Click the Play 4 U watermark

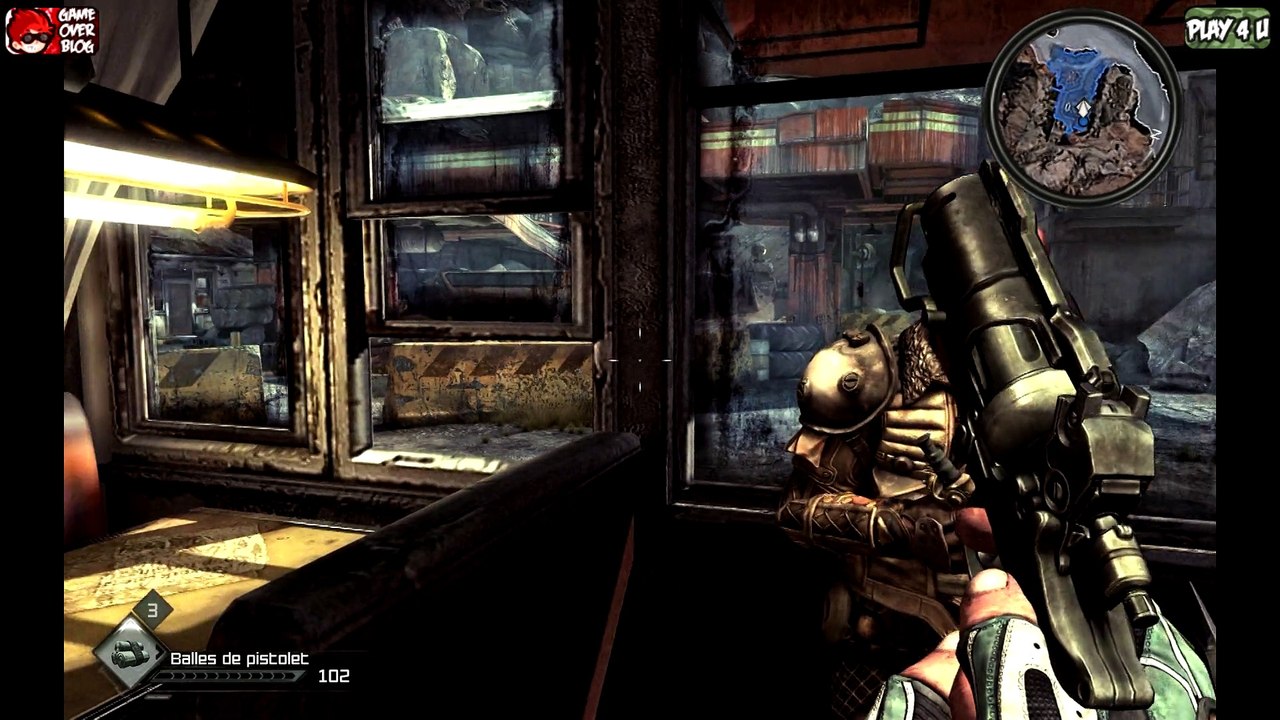[1227, 28]
